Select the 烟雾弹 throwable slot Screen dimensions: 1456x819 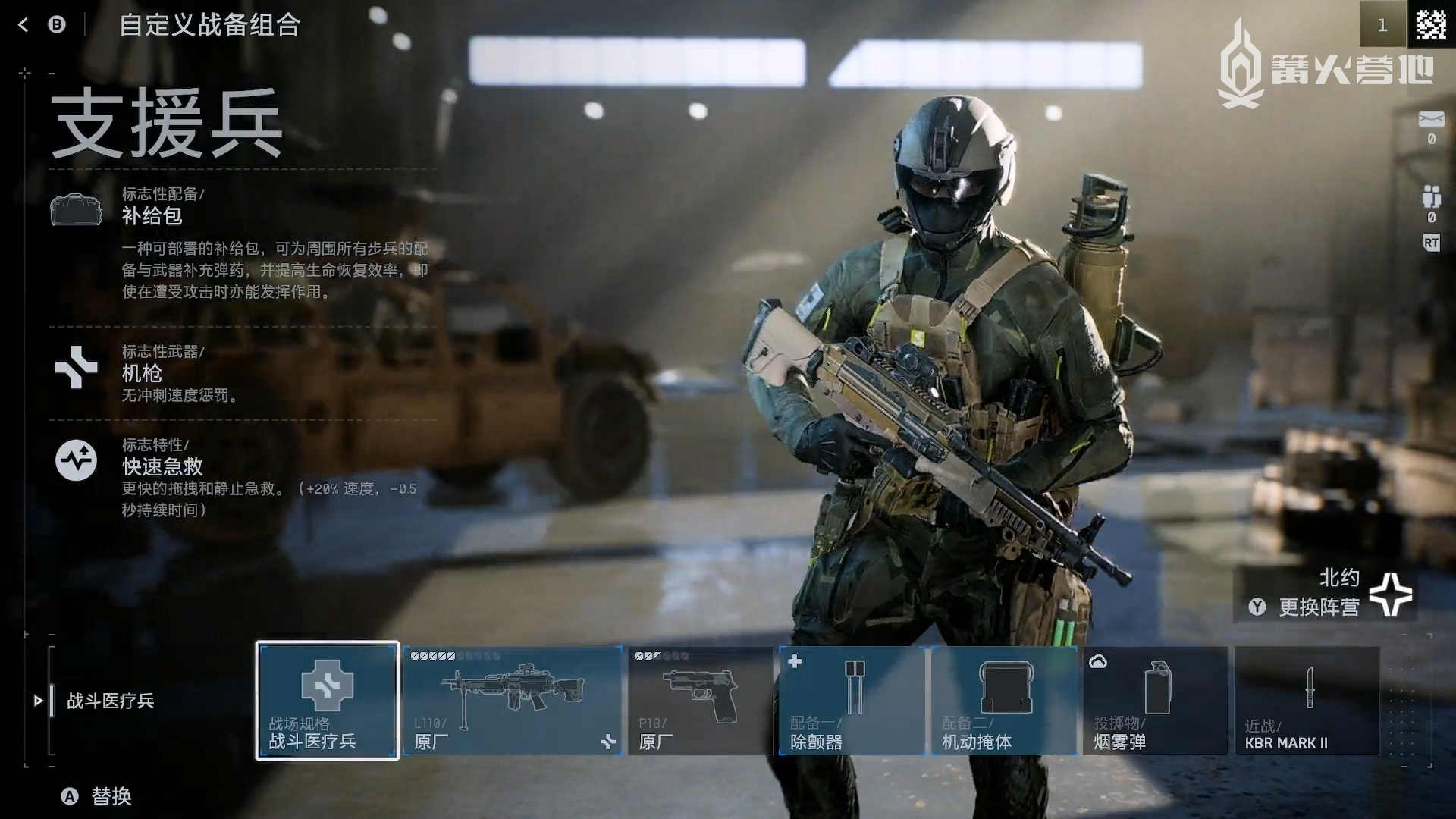point(1155,700)
